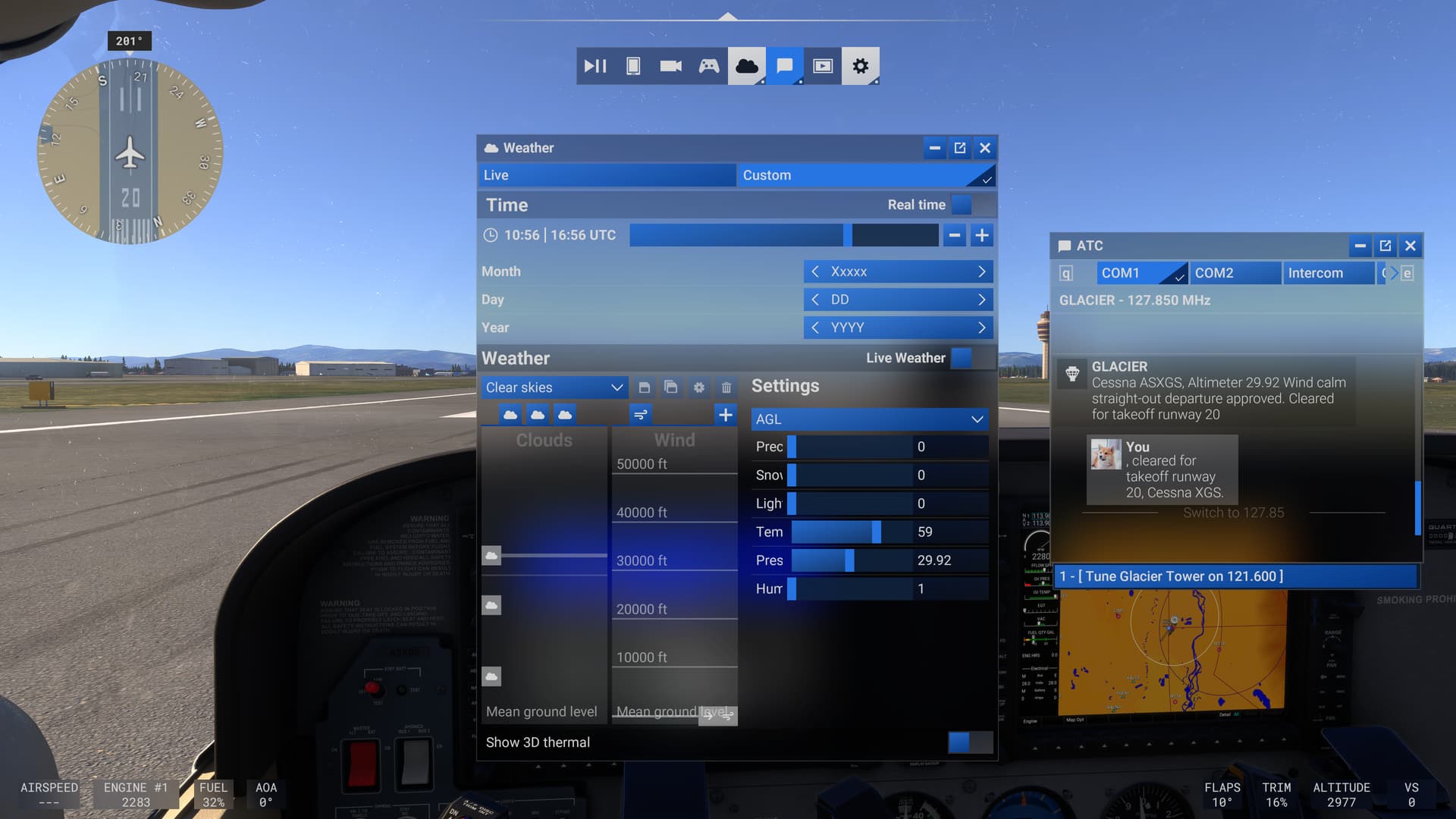This screenshot has height=819, width=1456.
Task: Save the current weather preset
Action: 644,387
